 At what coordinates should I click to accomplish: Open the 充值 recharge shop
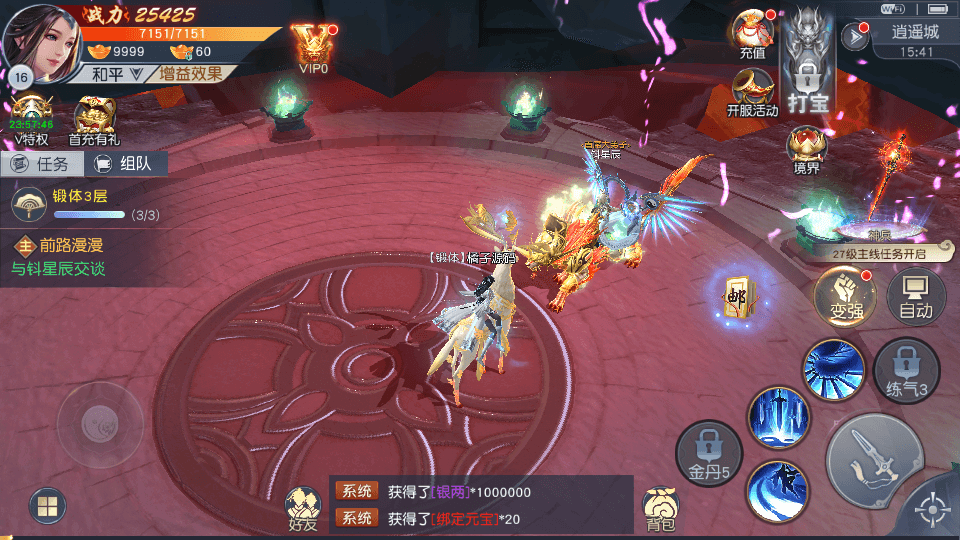pyautogui.click(x=752, y=32)
